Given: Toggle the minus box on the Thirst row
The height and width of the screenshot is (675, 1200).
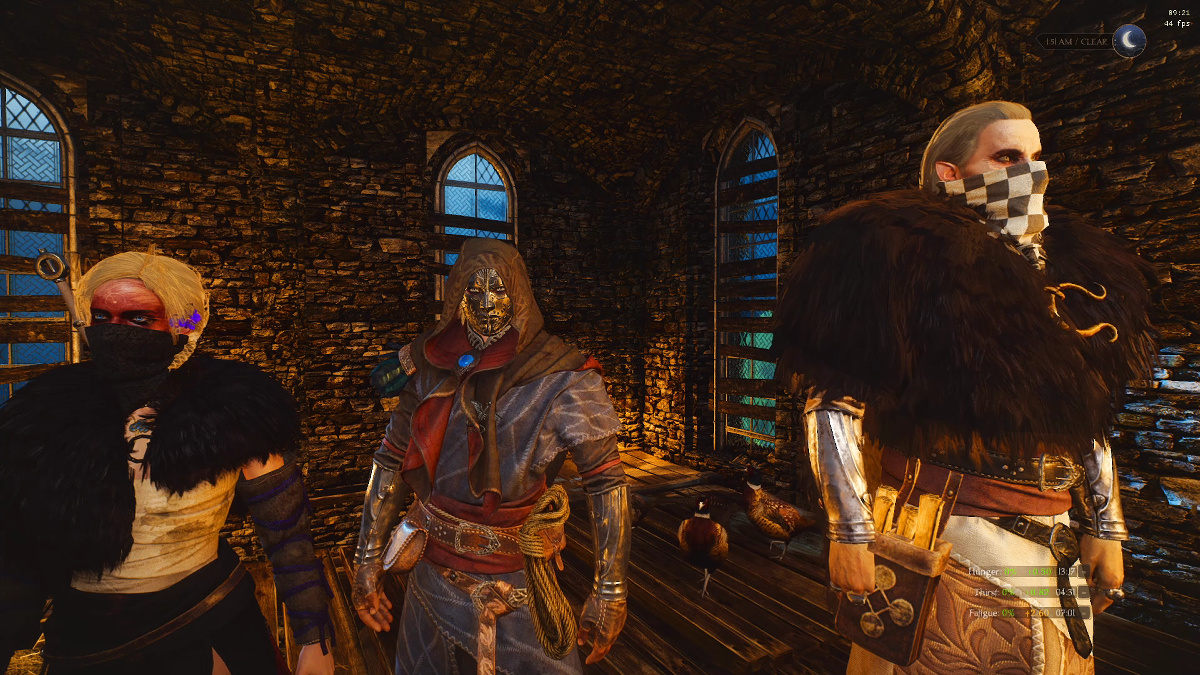Looking at the screenshot, I should 1085,591.
